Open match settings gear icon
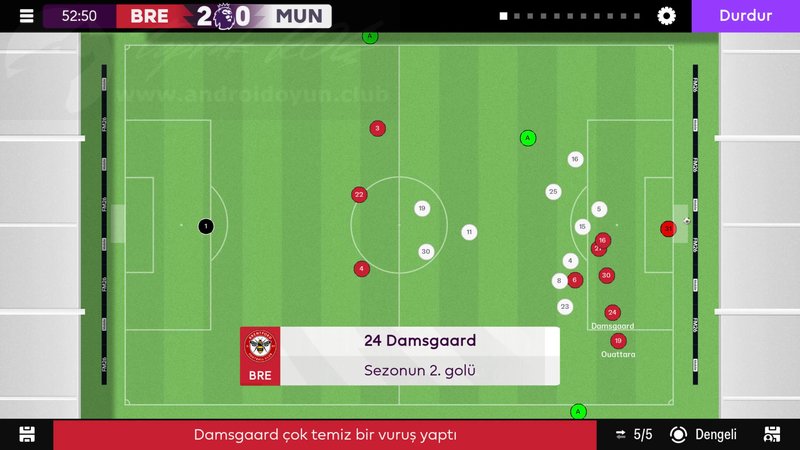The height and width of the screenshot is (450, 800). (x=667, y=16)
